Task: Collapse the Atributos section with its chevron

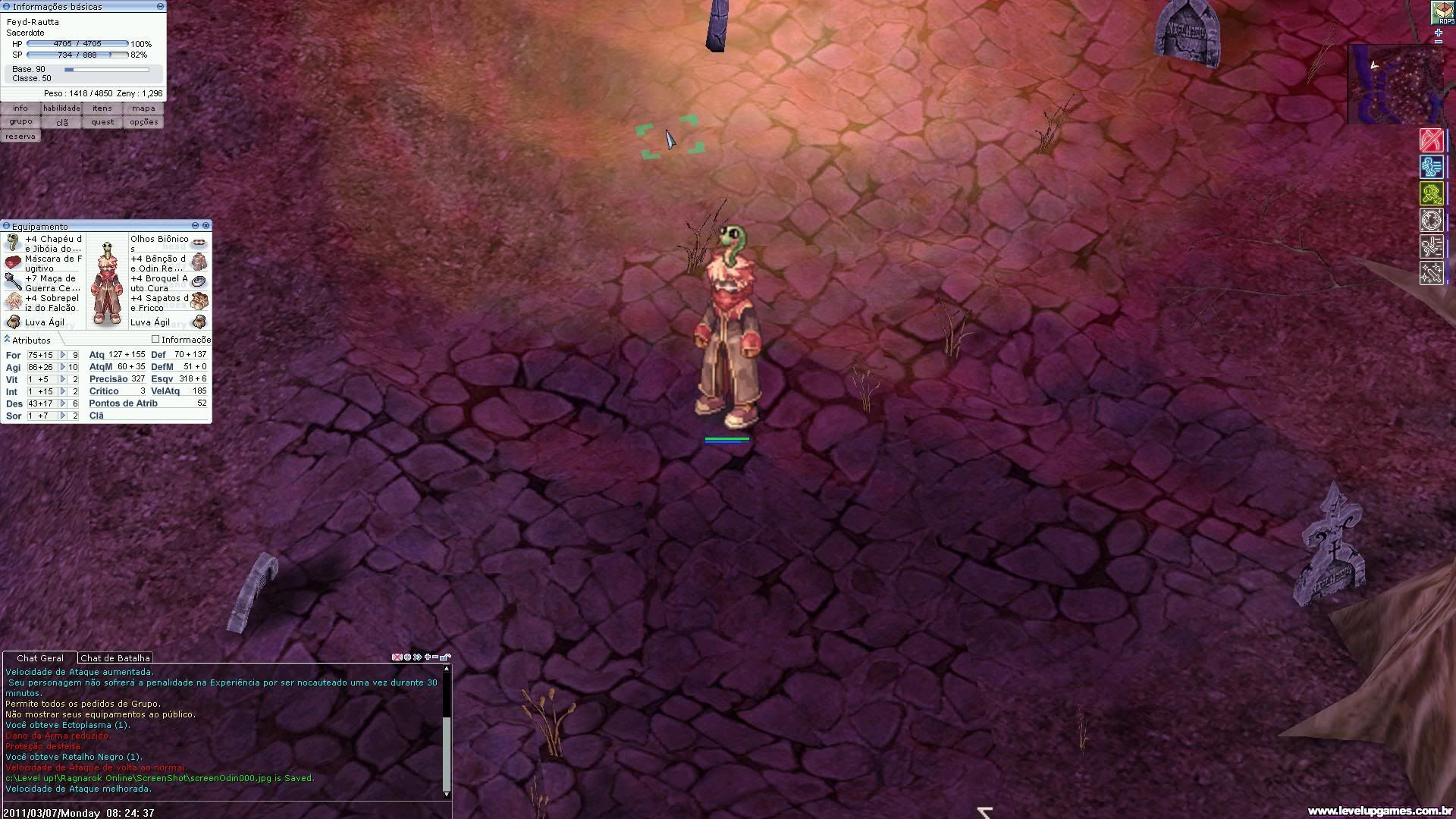Action: 6,340
